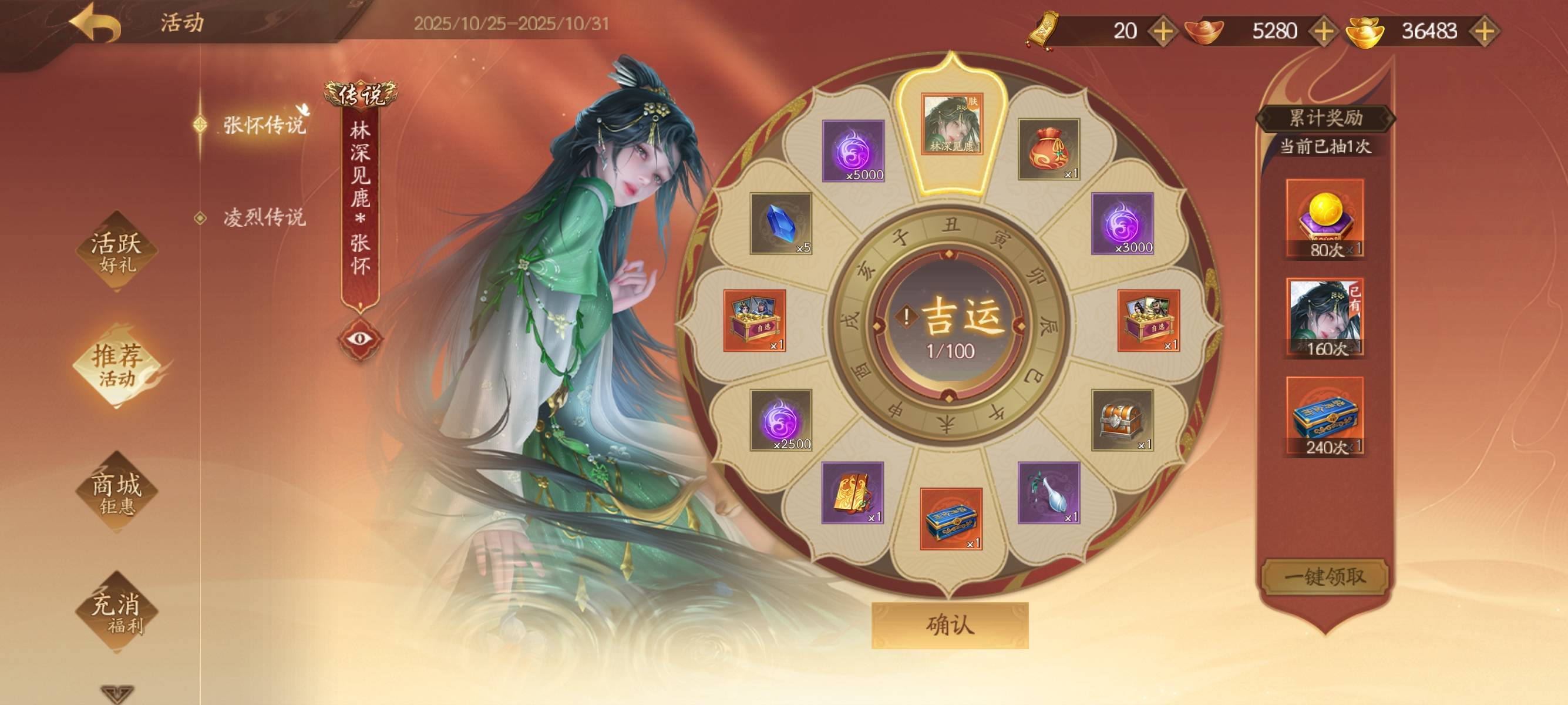Add more gold ingots with plus button

click(1485, 31)
